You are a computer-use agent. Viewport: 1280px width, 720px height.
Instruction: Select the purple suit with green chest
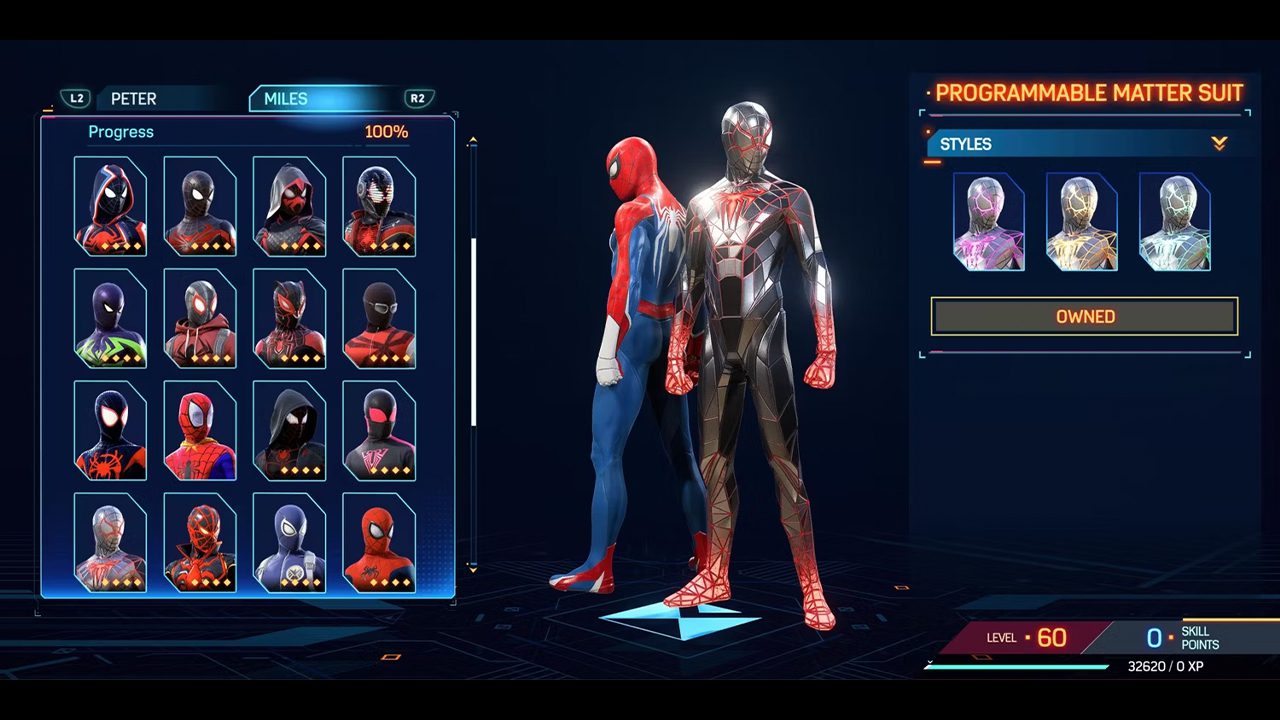point(110,318)
